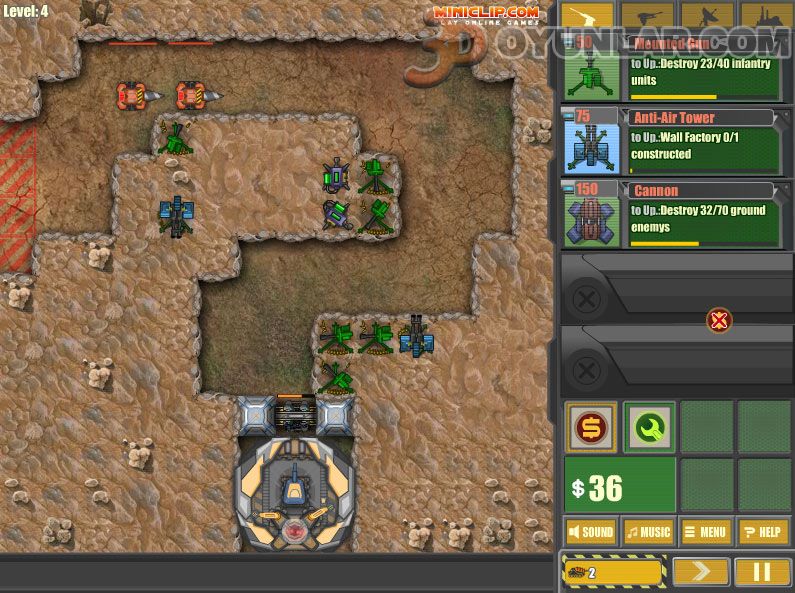The height and width of the screenshot is (593, 795).
Task: Click the red X button in the panel
Action: click(718, 321)
